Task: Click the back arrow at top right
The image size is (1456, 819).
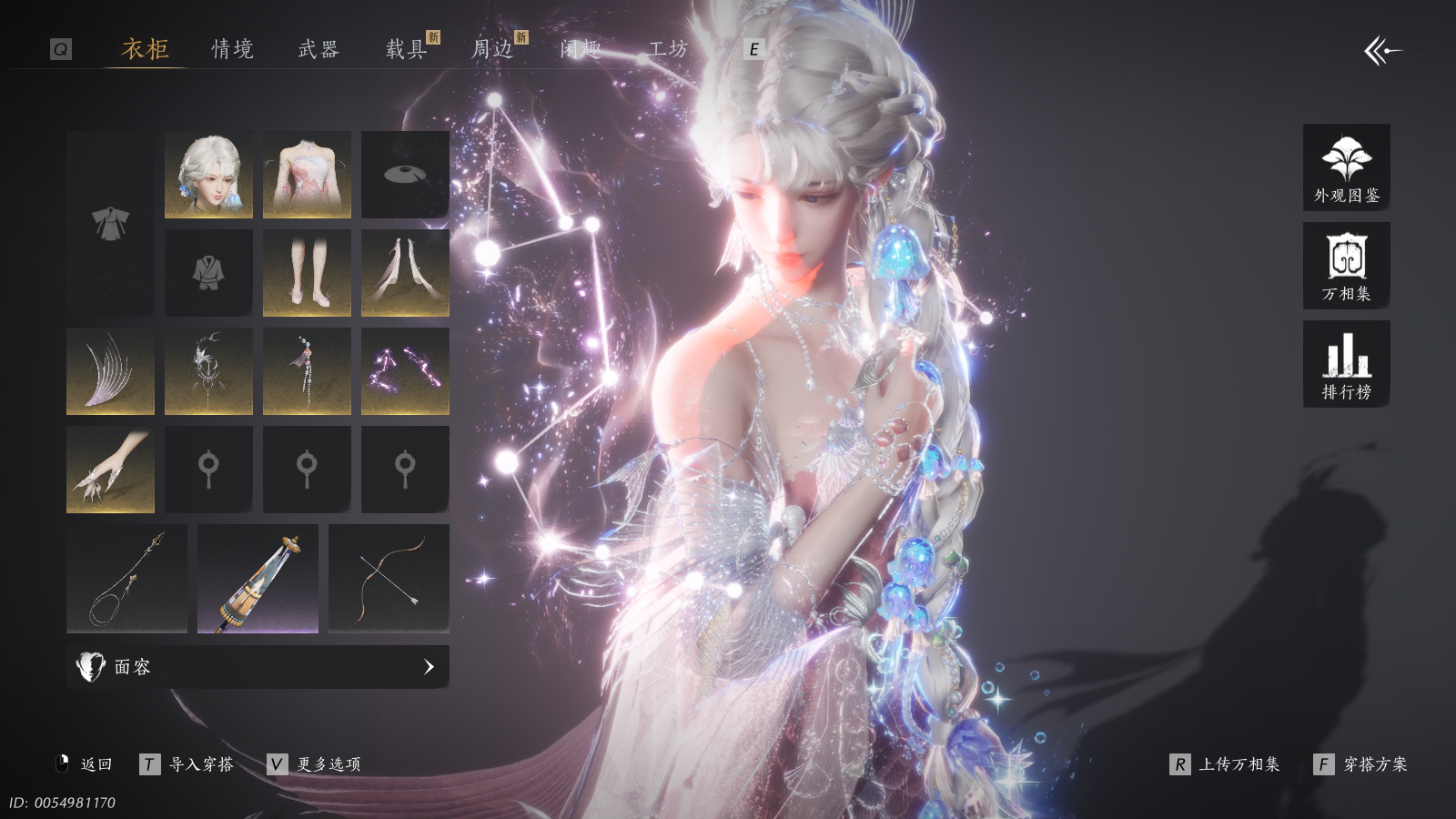Action: point(1382,51)
